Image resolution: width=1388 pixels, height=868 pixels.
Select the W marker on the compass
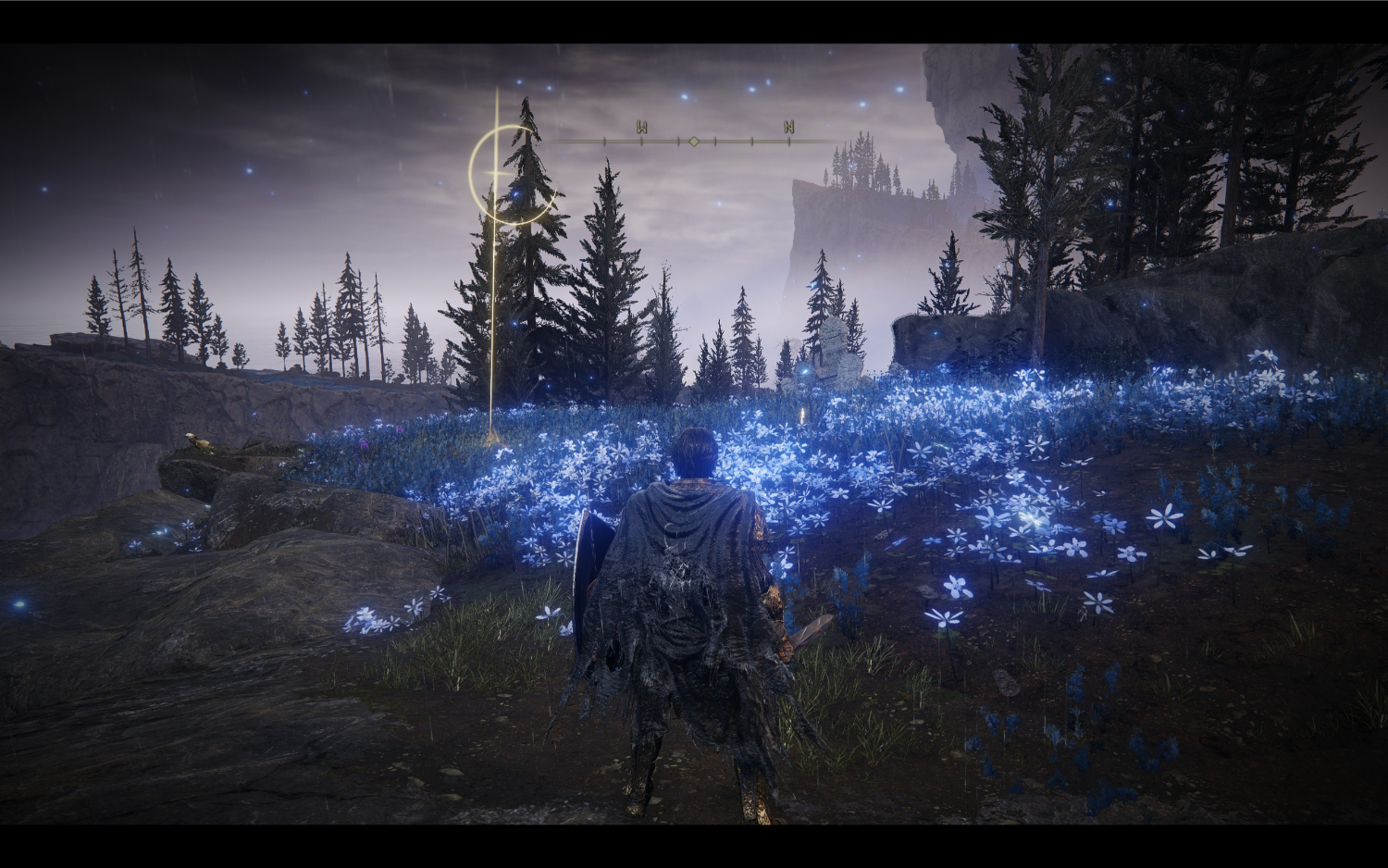[x=641, y=128]
